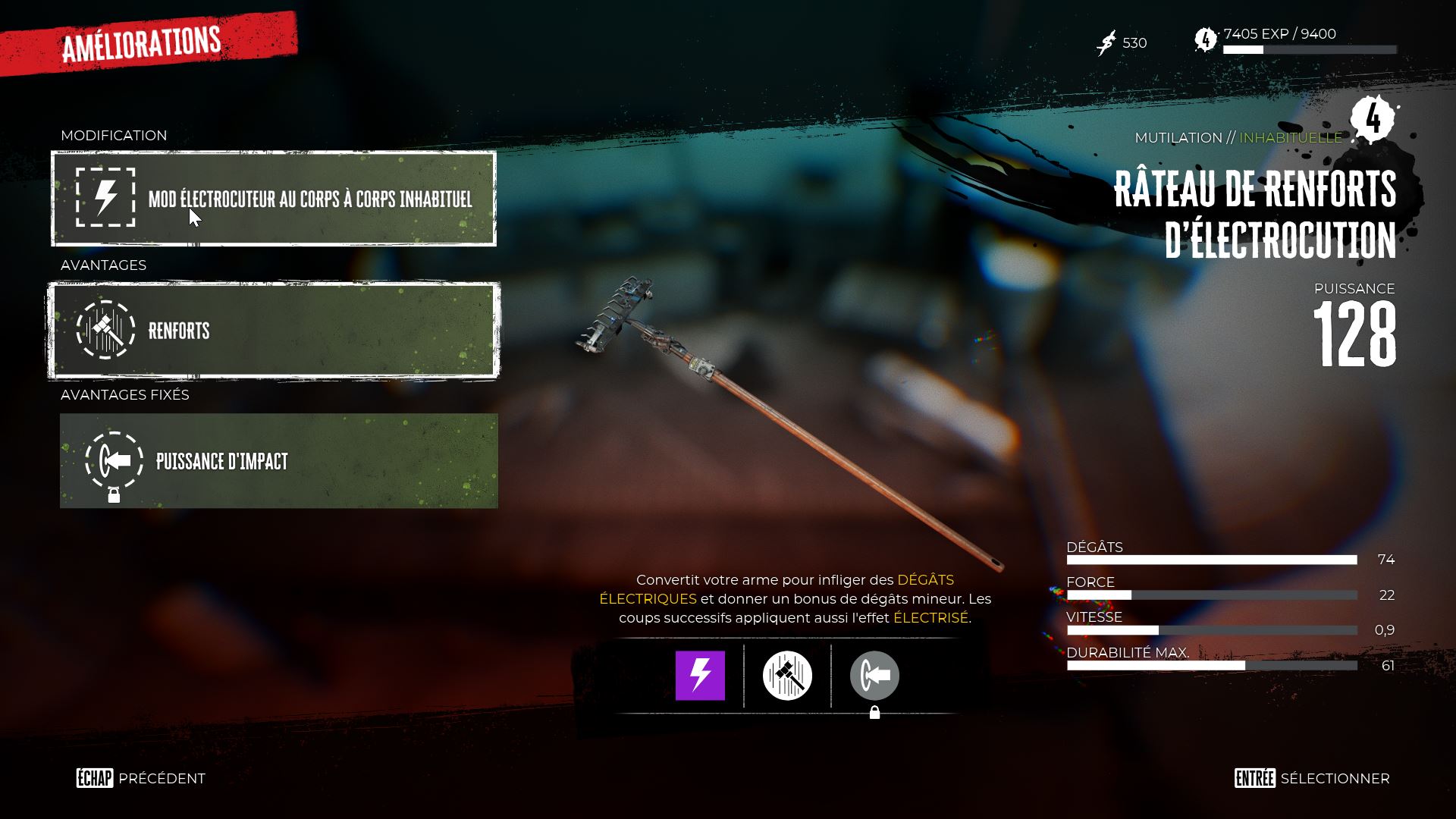Click the grey locked impact perk icon
The image size is (1456, 819).
[x=874, y=675]
